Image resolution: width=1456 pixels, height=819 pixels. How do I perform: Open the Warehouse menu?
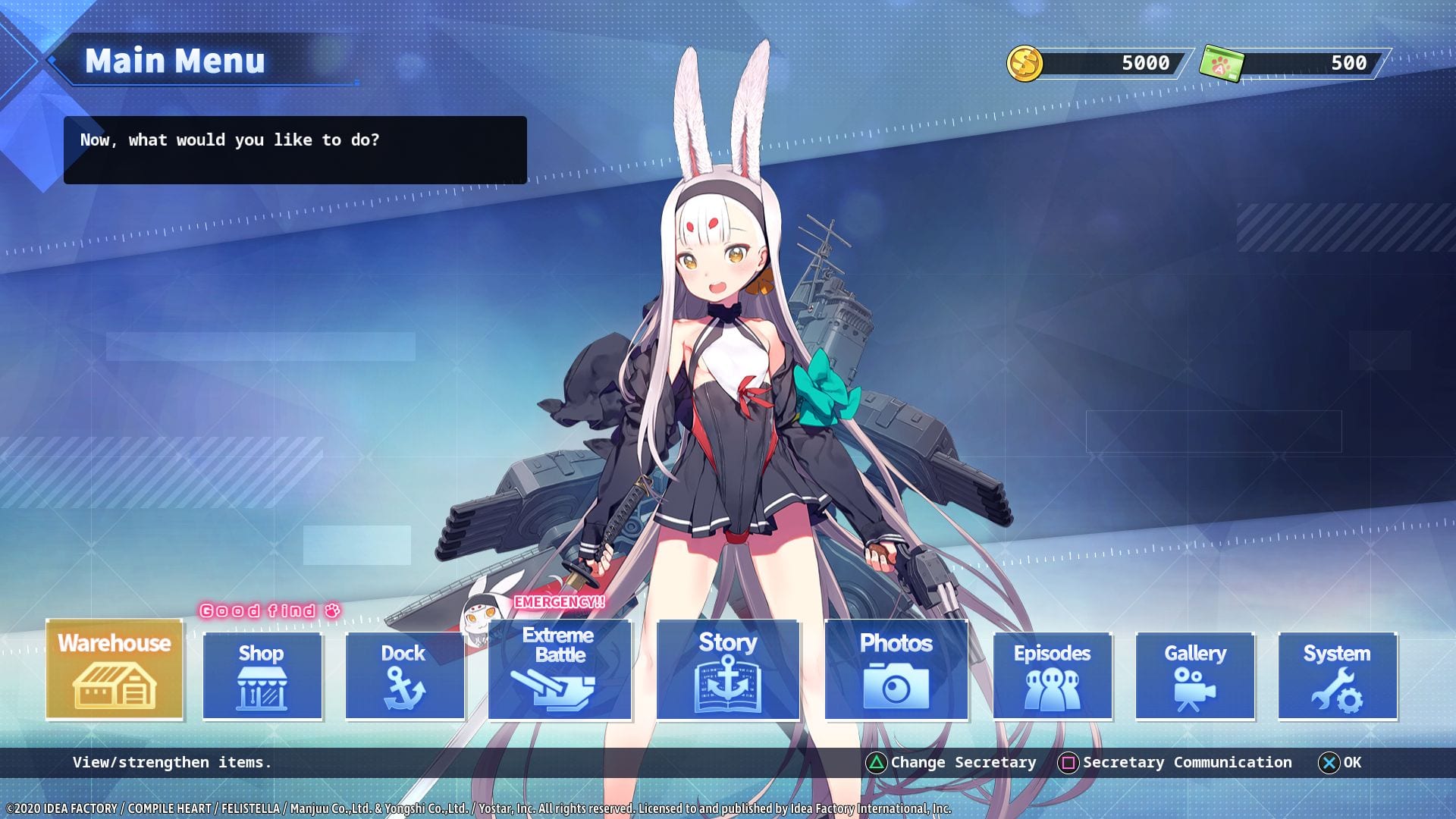115,670
